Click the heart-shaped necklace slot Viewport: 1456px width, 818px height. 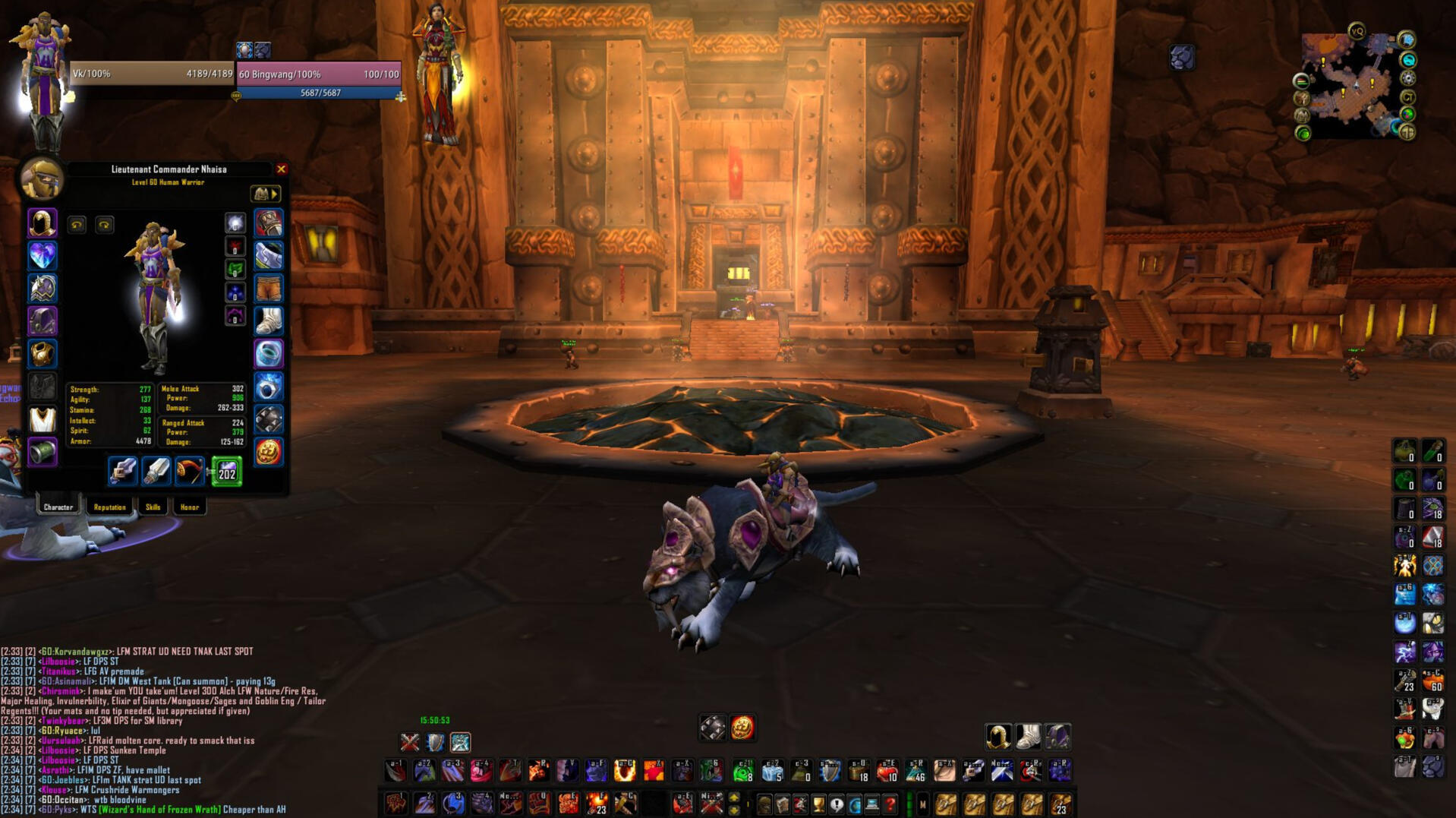43,256
